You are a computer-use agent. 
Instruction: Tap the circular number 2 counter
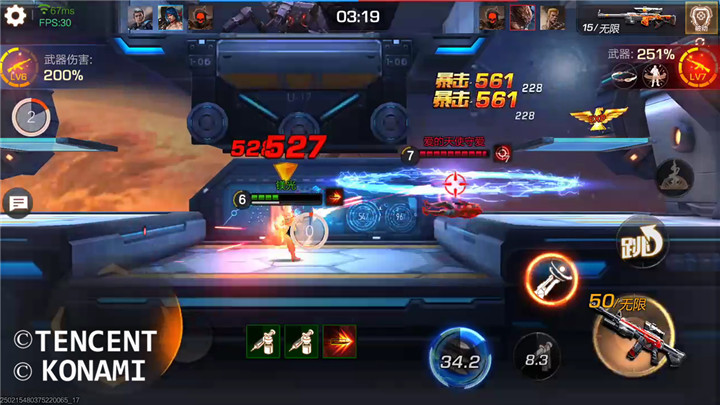(x=30, y=117)
